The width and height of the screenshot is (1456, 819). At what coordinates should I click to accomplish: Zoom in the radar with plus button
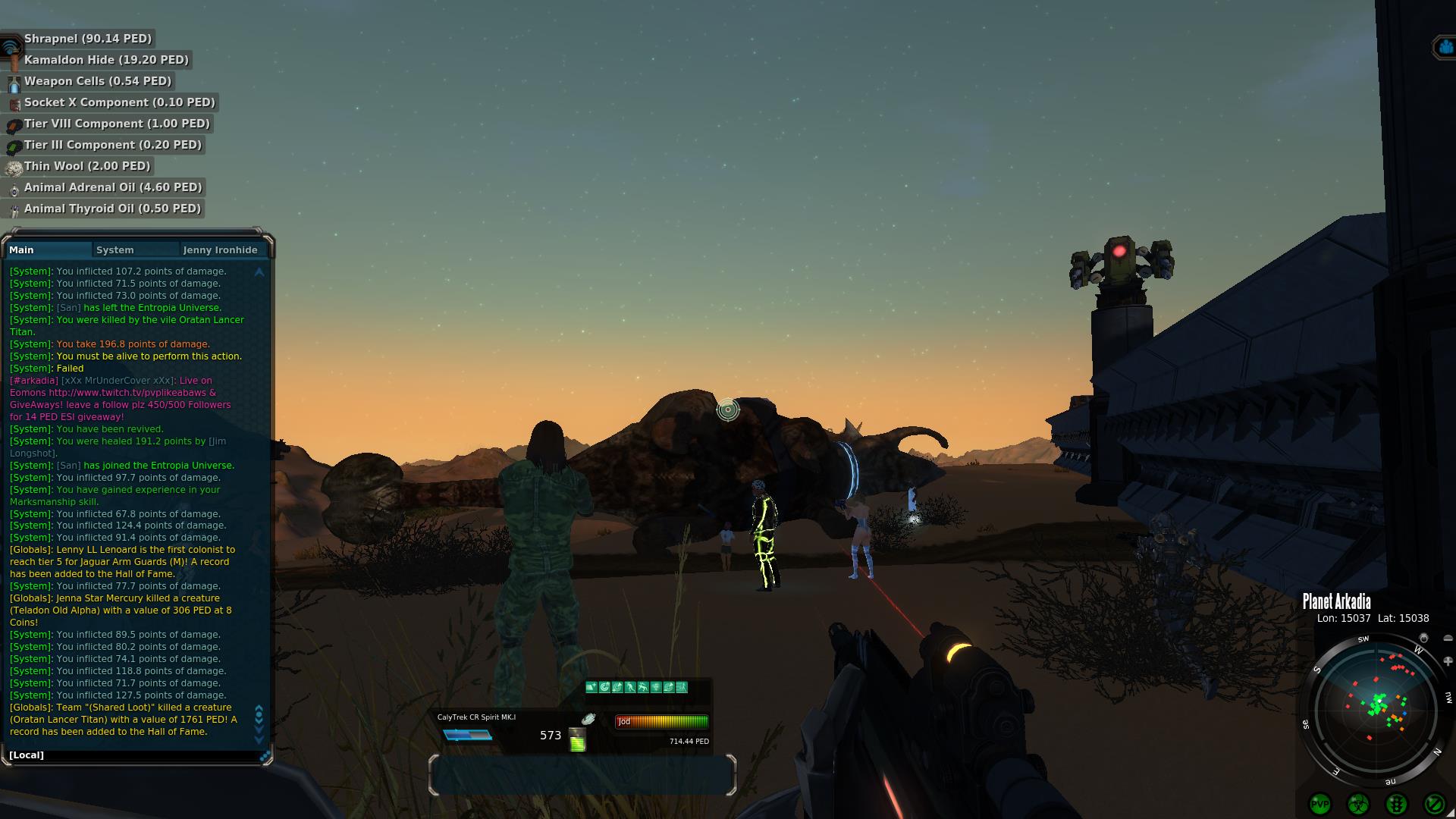tap(1448, 661)
